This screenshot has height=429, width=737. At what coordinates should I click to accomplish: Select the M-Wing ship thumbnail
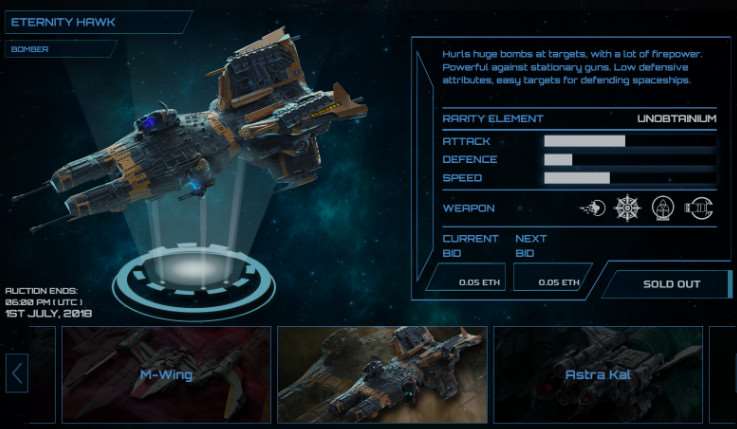point(166,375)
